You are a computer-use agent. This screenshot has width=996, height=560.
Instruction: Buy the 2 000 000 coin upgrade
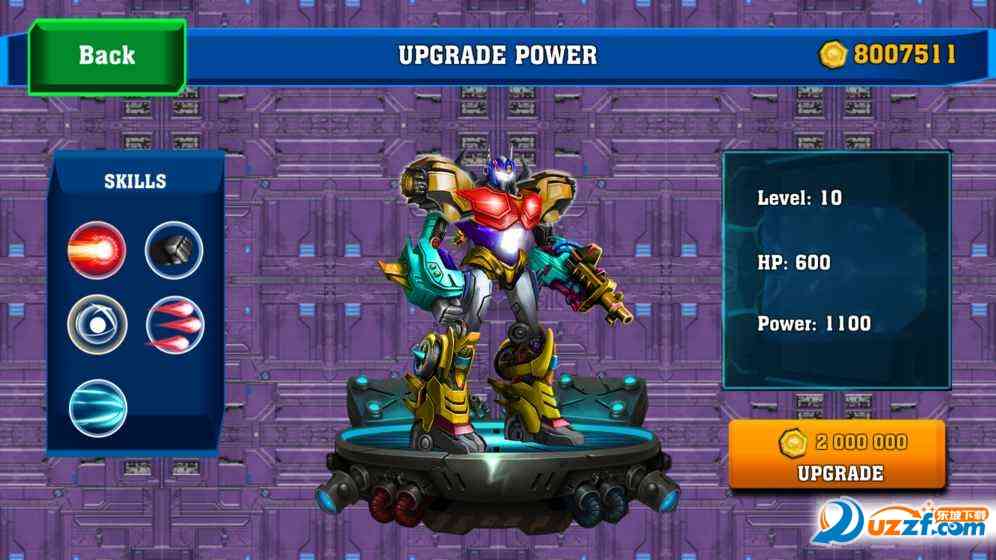pyautogui.click(x=836, y=455)
